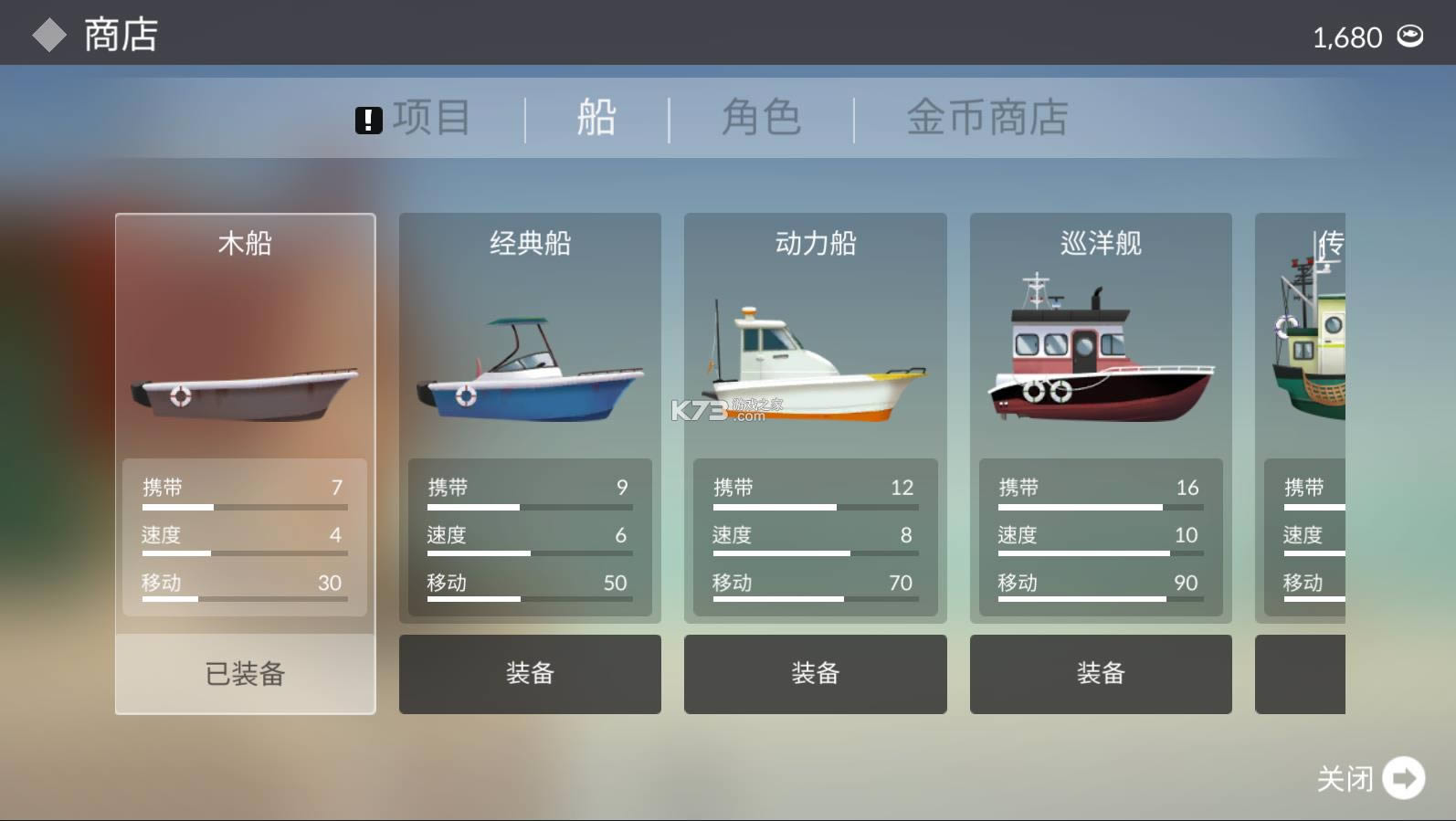This screenshot has width=1456, height=821.
Task: Switch to the 金币商店 tab
Action: (986, 117)
